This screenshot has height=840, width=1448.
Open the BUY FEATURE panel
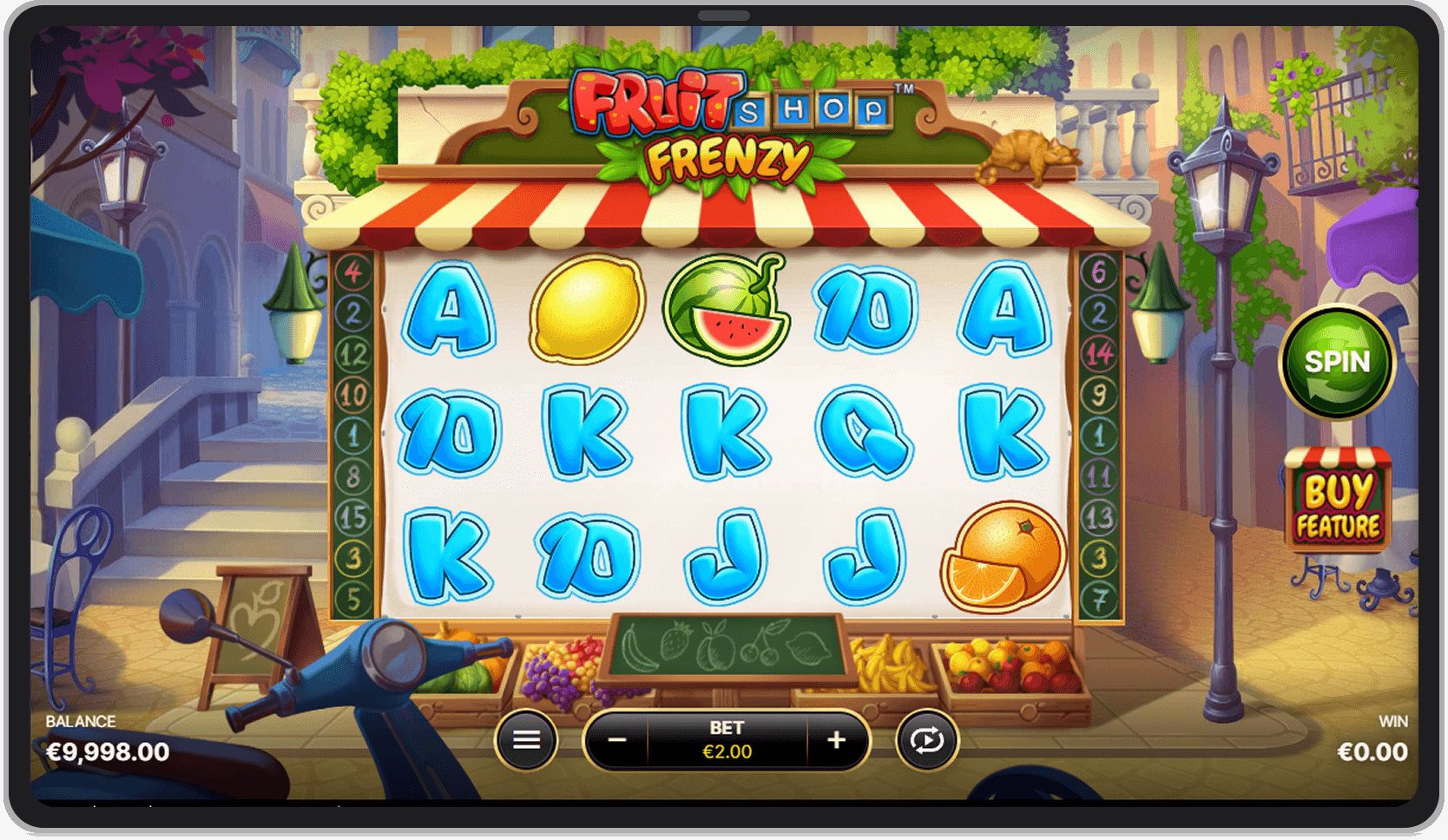[1338, 503]
